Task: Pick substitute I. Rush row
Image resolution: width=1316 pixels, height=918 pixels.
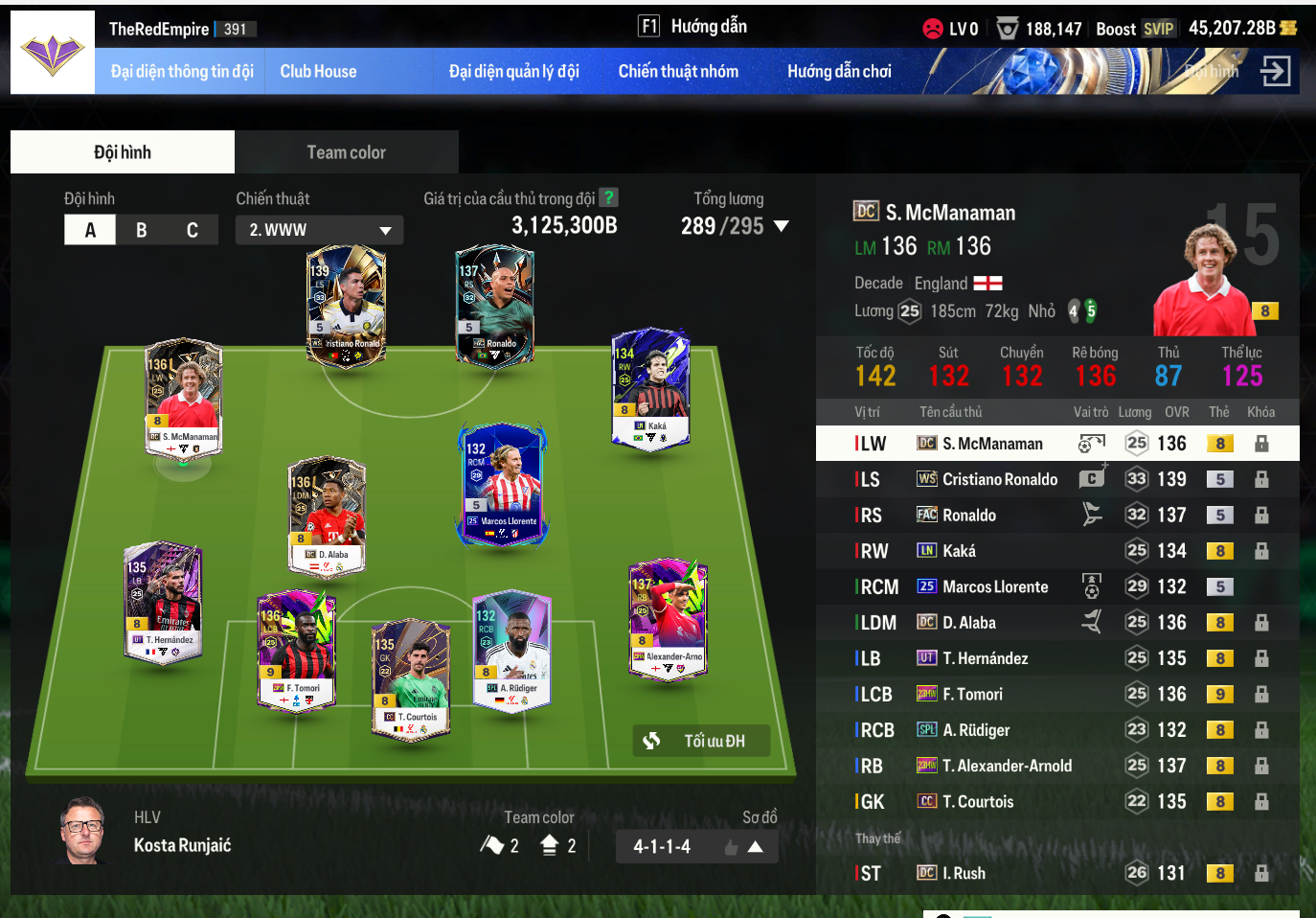Action: (964, 873)
